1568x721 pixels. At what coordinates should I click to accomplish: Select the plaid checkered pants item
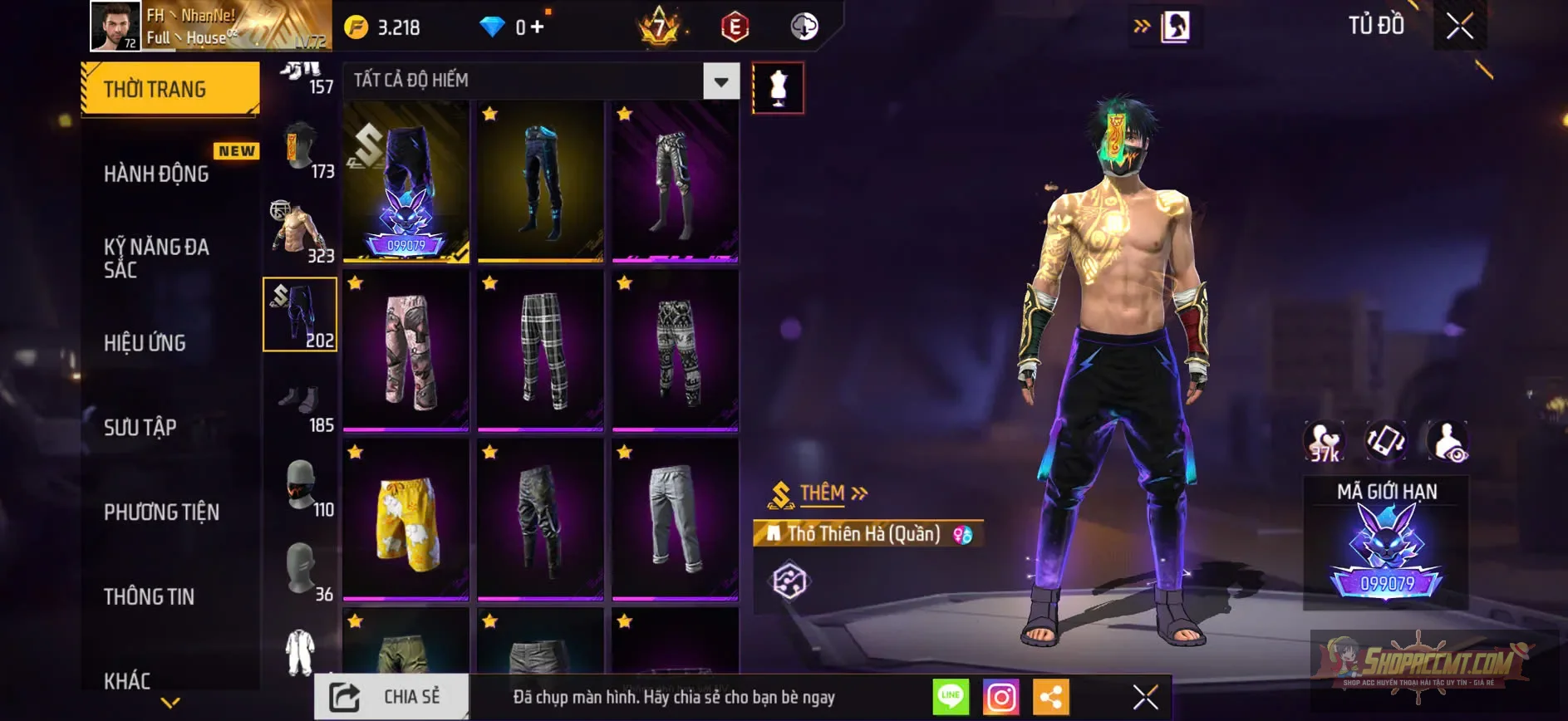point(540,351)
